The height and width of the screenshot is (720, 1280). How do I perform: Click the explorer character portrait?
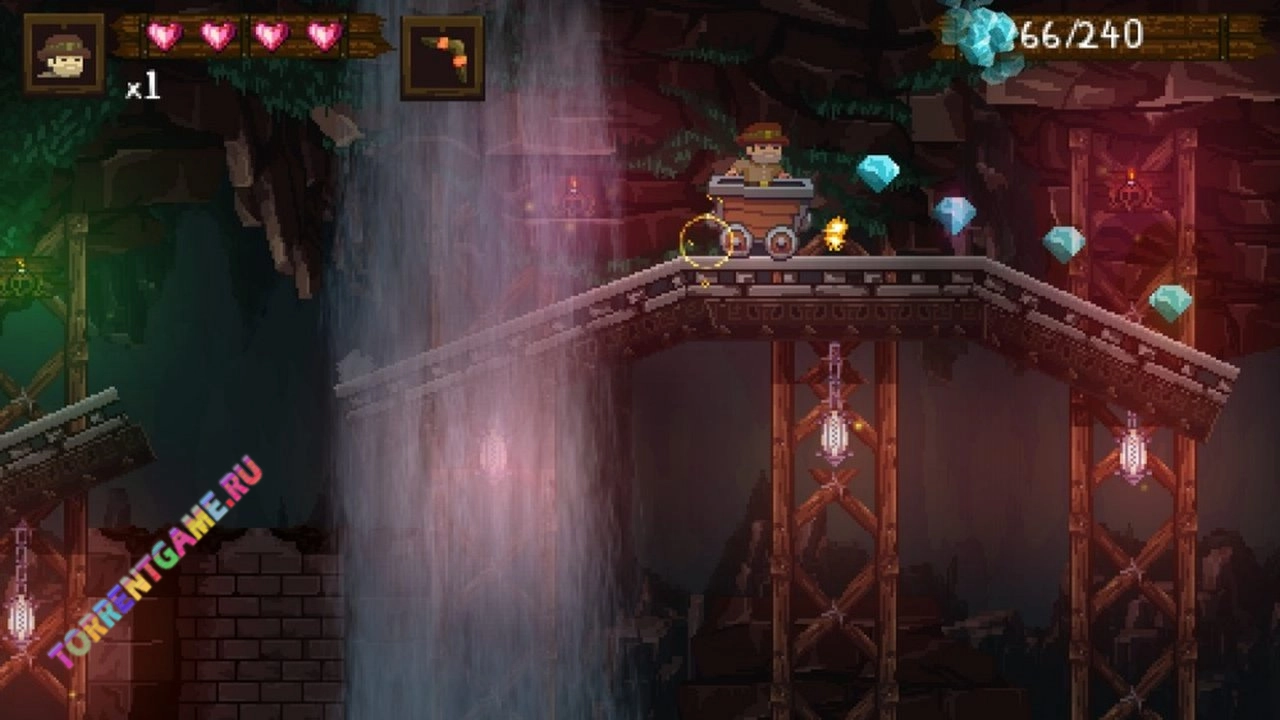click(64, 54)
